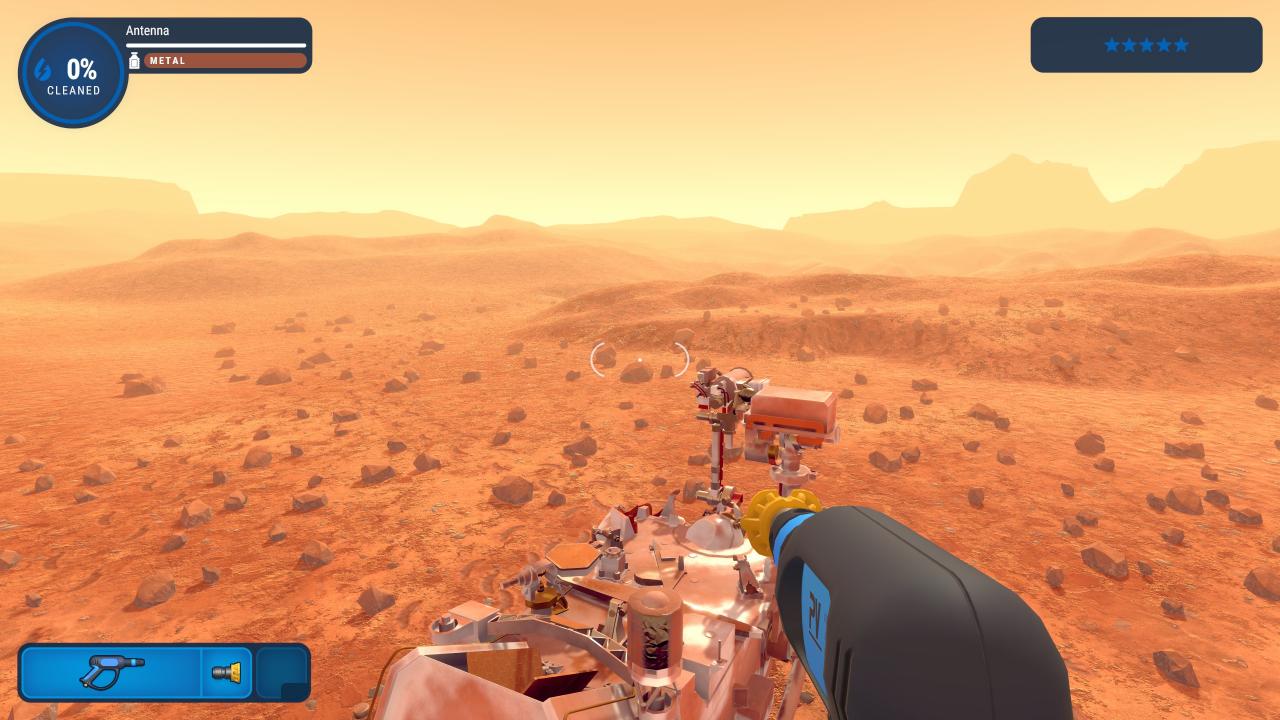This screenshot has width=1280, height=720.
Task: Click the soap bottle icon beside METAL
Action: 135,60
